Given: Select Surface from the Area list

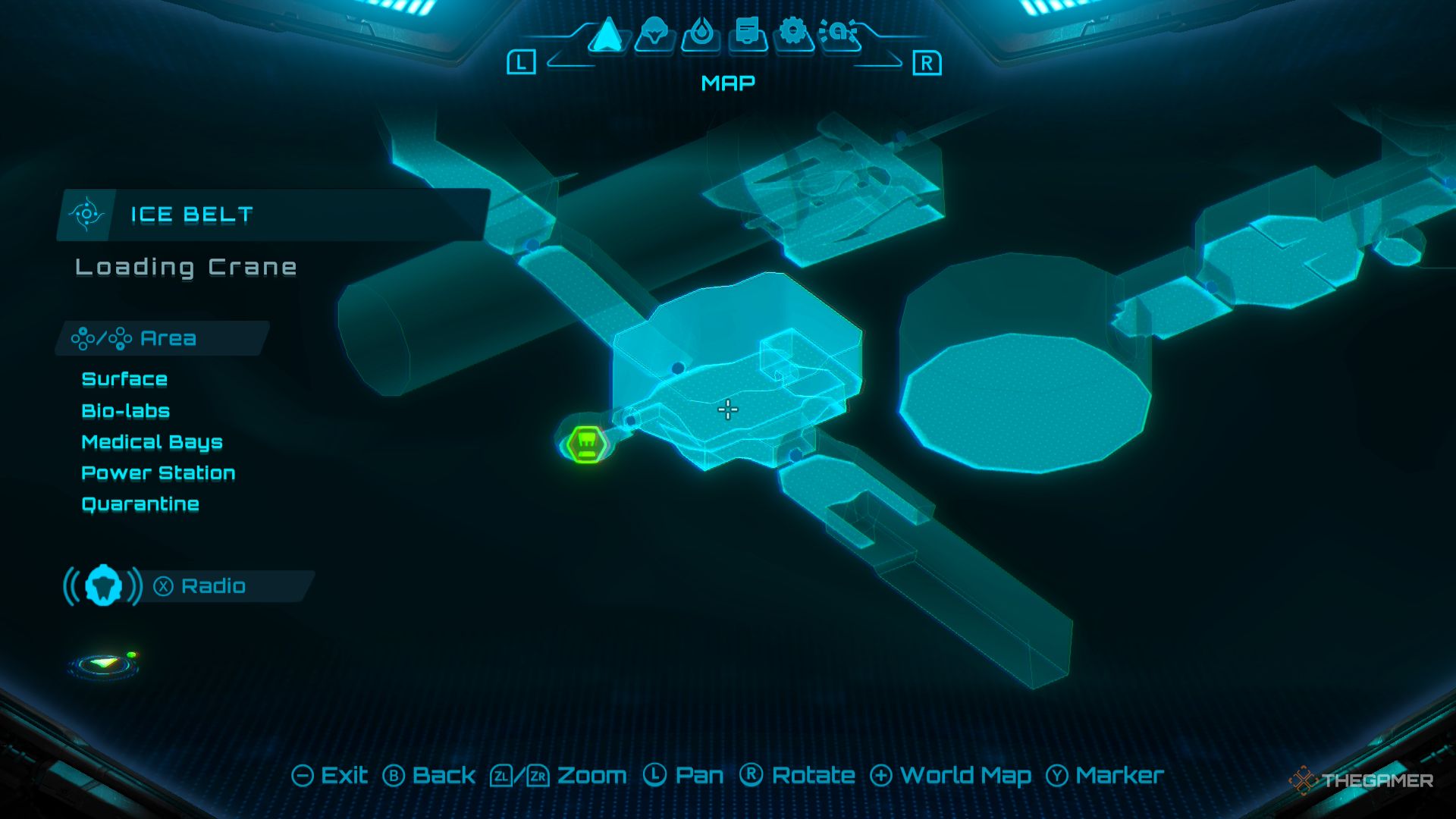Looking at the screenshot, I should click(x=125, y=379).
